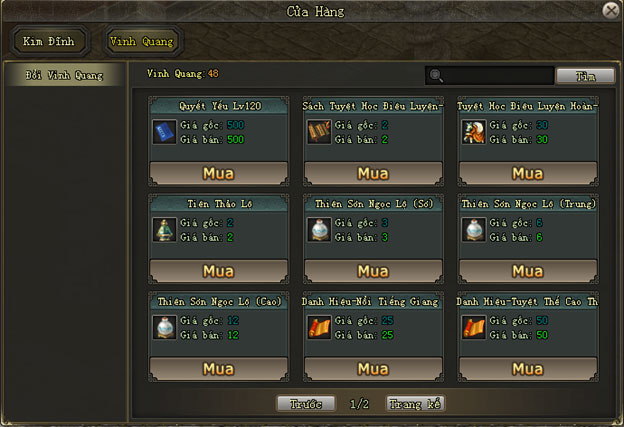Purchase Thiên Sơn Ngọc Lộ (Sơ)
Image resolution: width=624 pixels, height=427 pixels.
point(373,271)
